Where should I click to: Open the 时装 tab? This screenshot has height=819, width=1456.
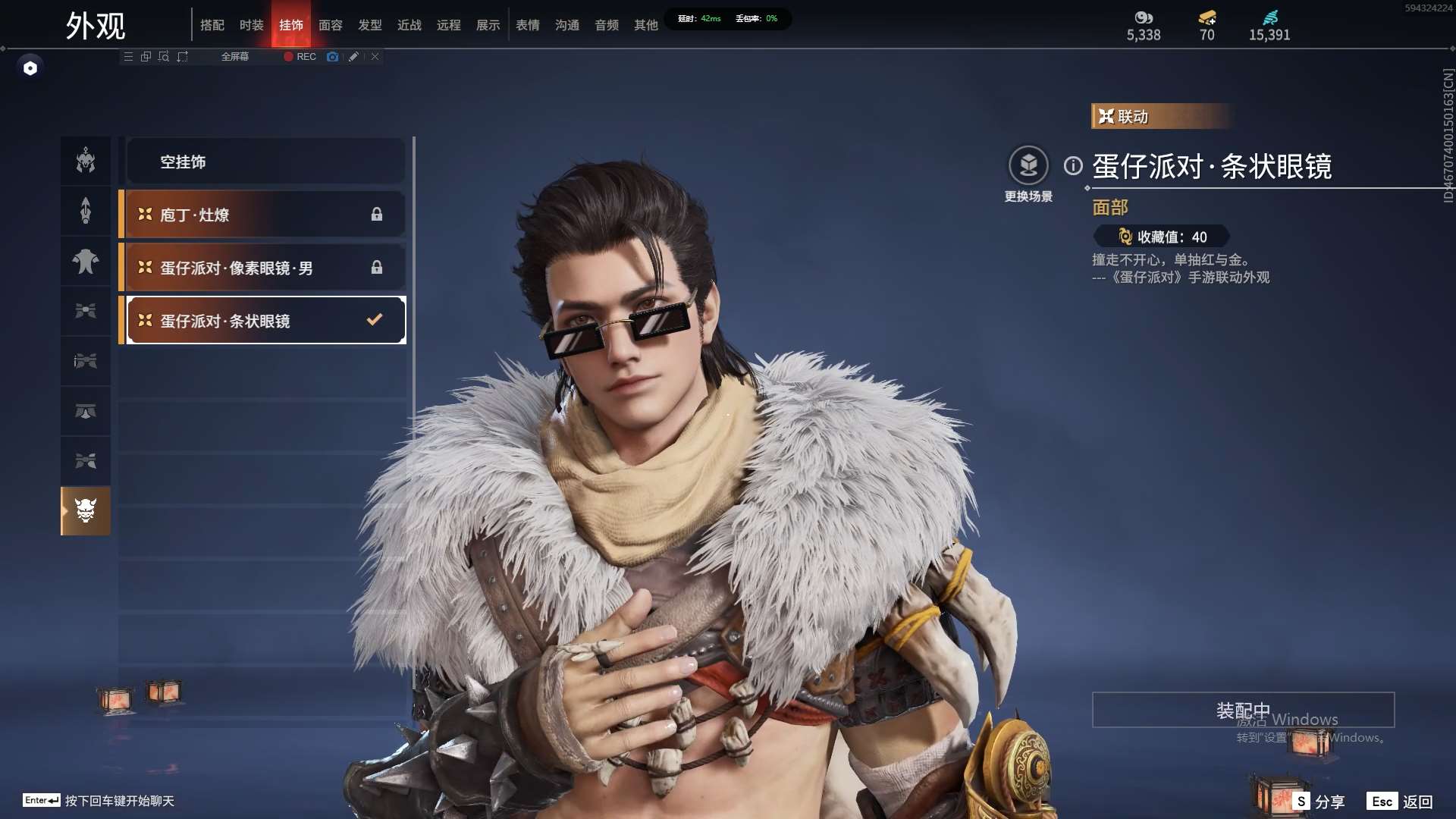point(252,25)
